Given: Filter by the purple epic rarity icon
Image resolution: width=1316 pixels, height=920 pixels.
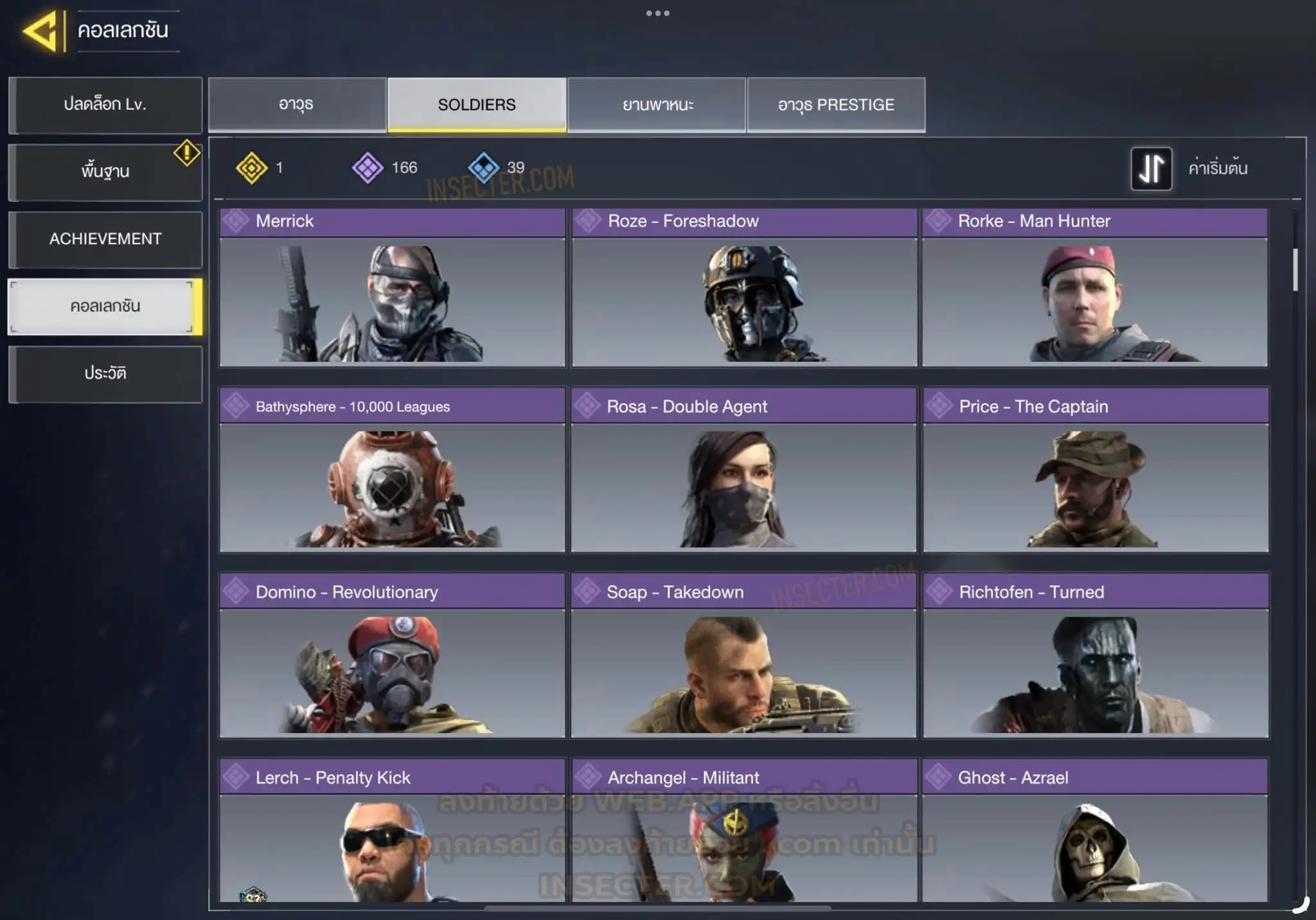Looking at the screenshot, I should tap(368, 168).
